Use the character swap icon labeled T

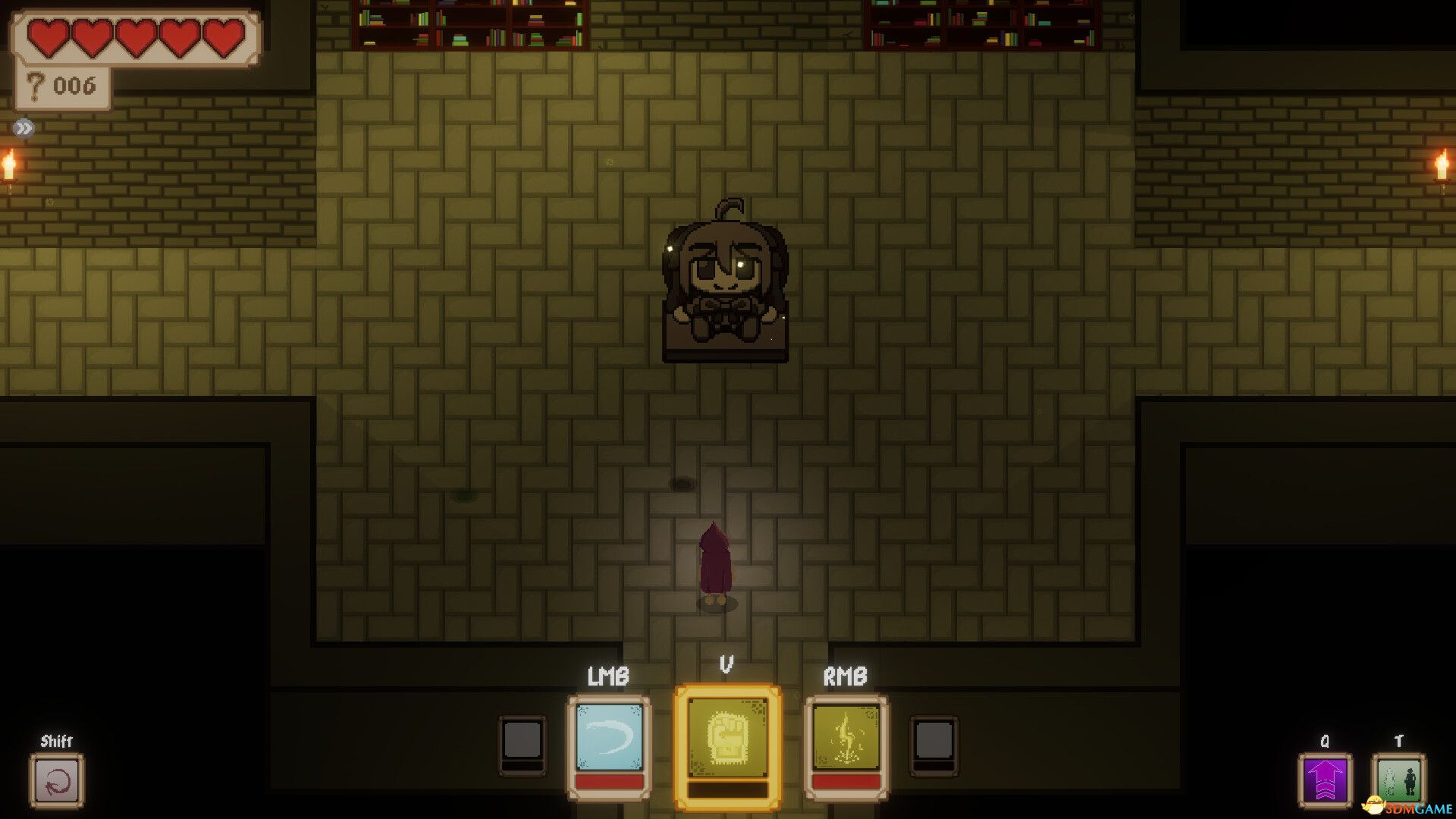point(1399,781)
